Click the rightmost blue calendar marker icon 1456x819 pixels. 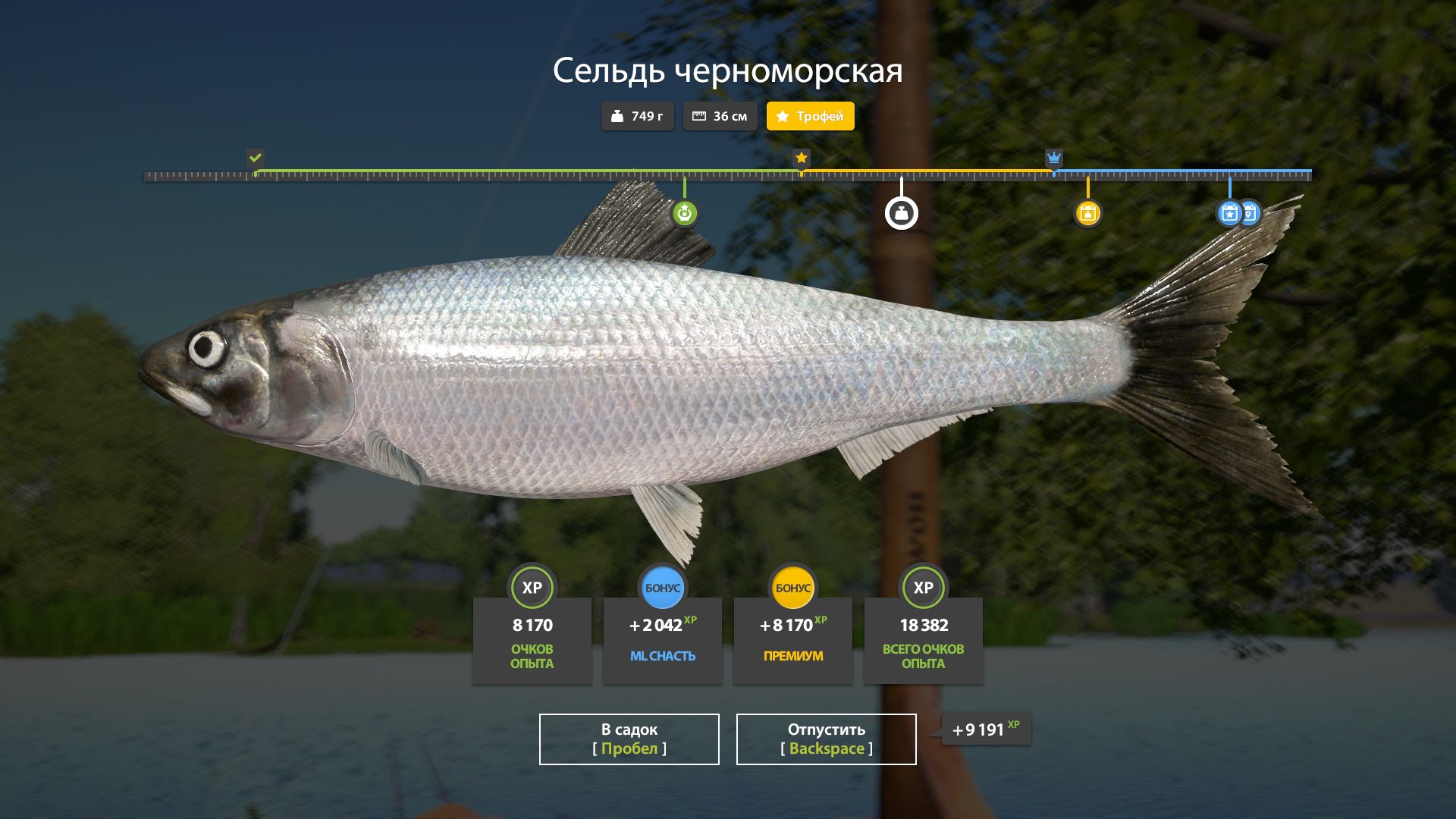pyautogui.click(x=1248, y=213)
